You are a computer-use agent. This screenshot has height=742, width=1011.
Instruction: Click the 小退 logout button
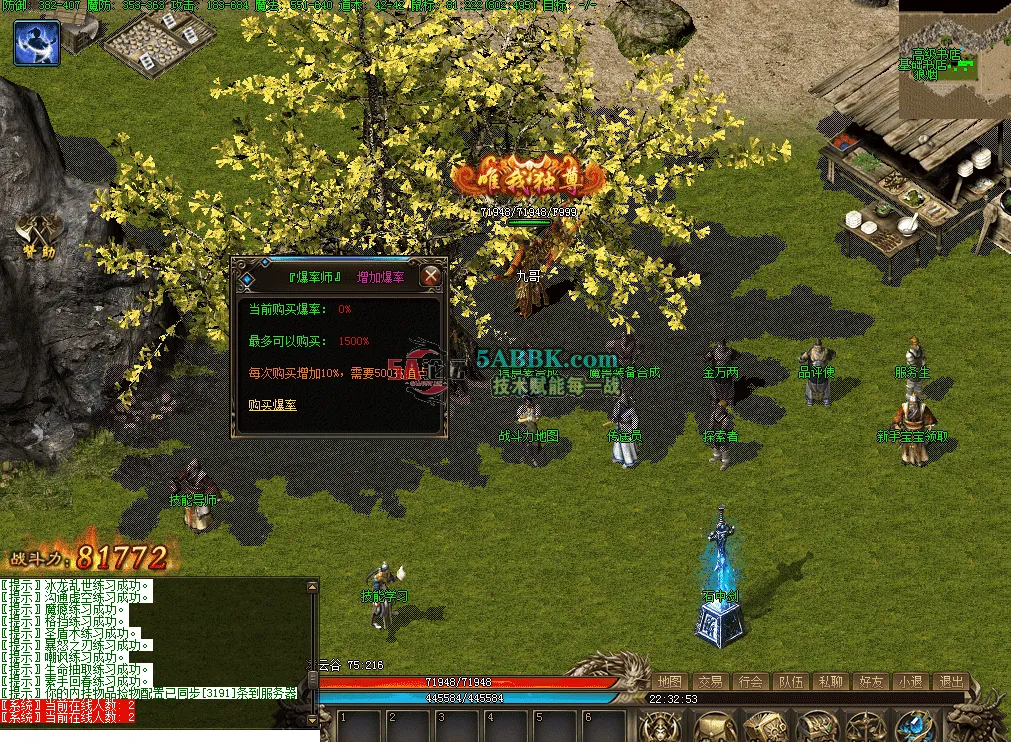(x=911, y=681)
